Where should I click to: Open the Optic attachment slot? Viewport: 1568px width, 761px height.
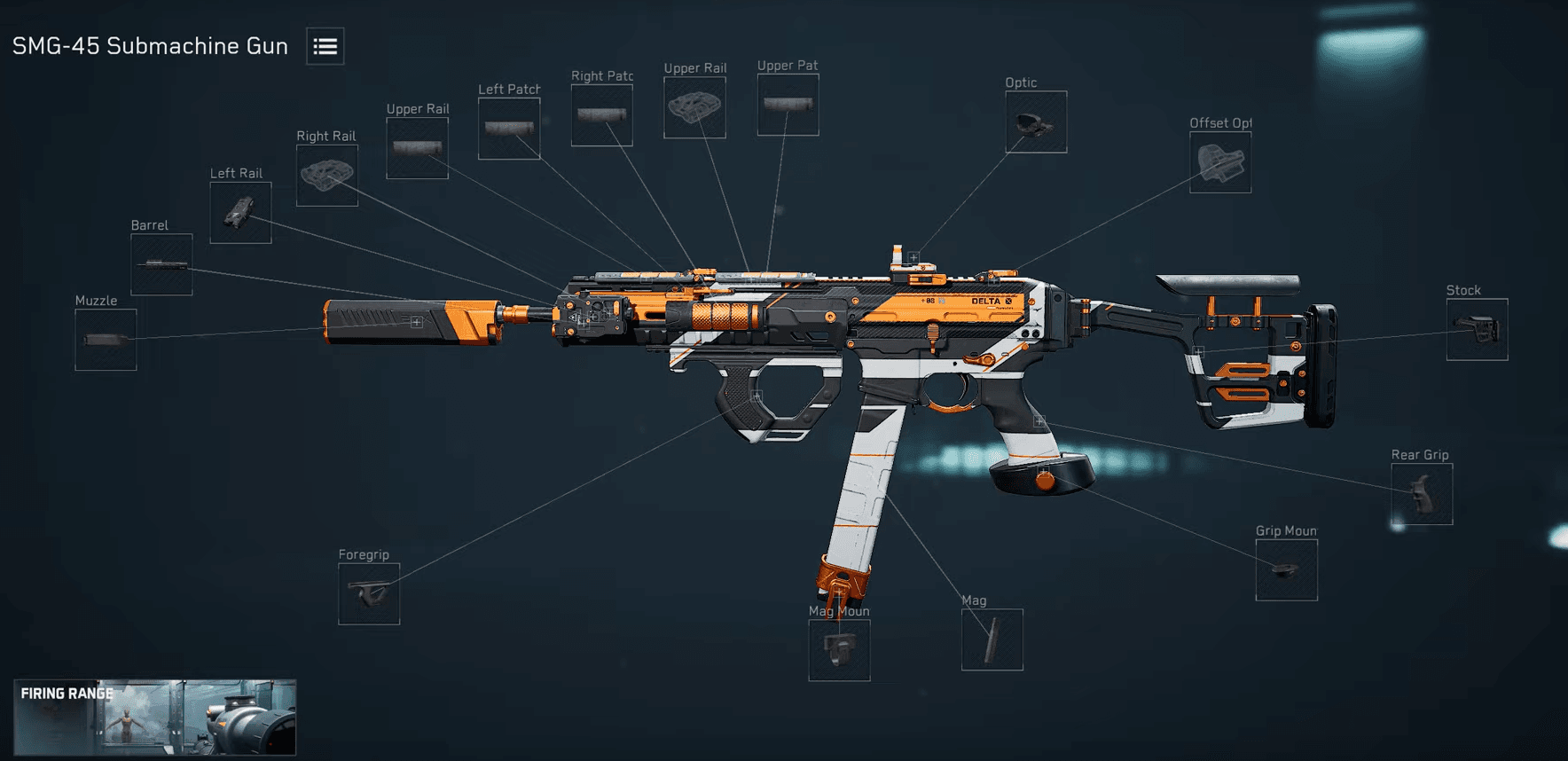(1035, 121)
